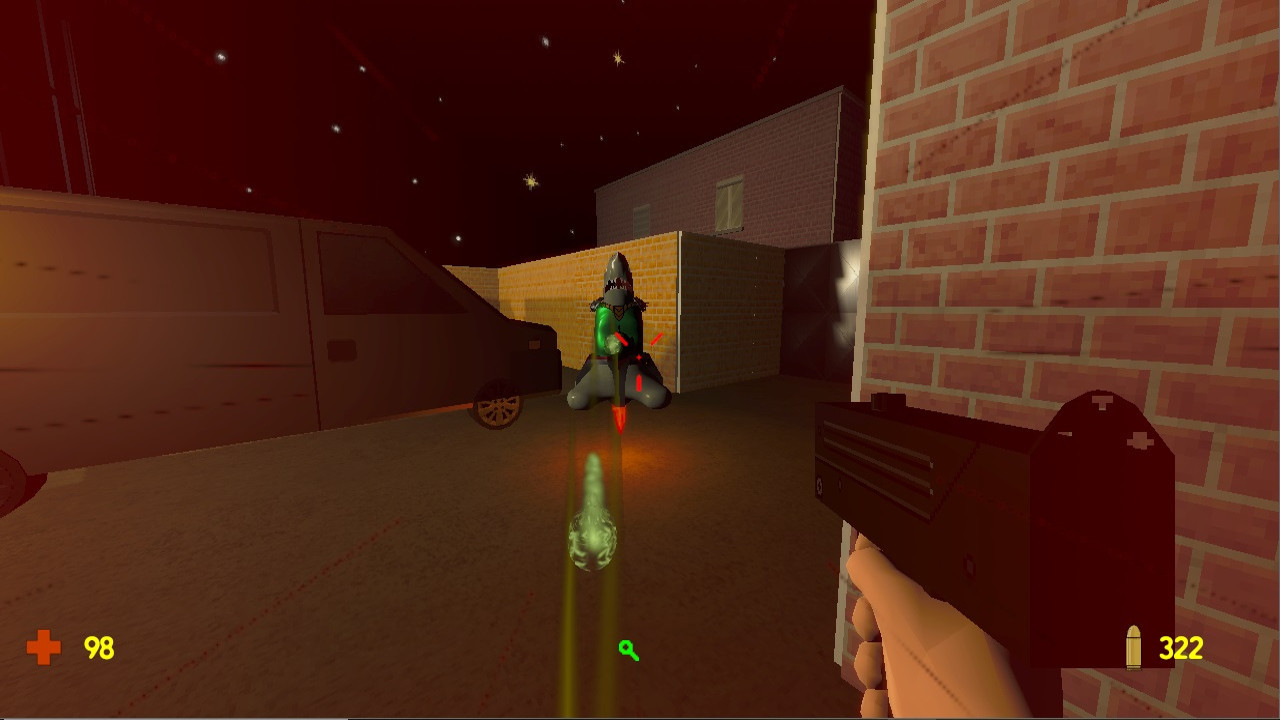Image resolution: width=1280 pixels, height=720 pixels.
Task: Click the bullet-shaped ammo icon
Action: (1135, 648)
